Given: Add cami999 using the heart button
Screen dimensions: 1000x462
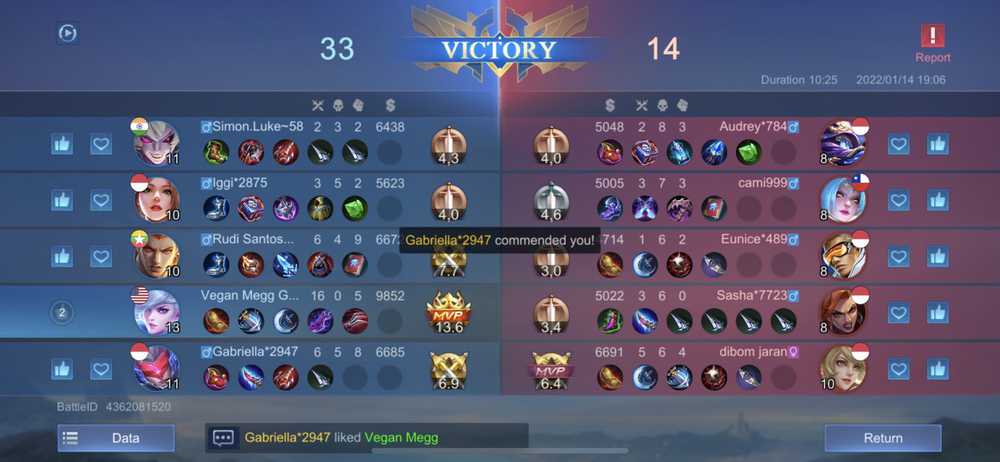Looking at the screenshot, I should pos(899,200).
